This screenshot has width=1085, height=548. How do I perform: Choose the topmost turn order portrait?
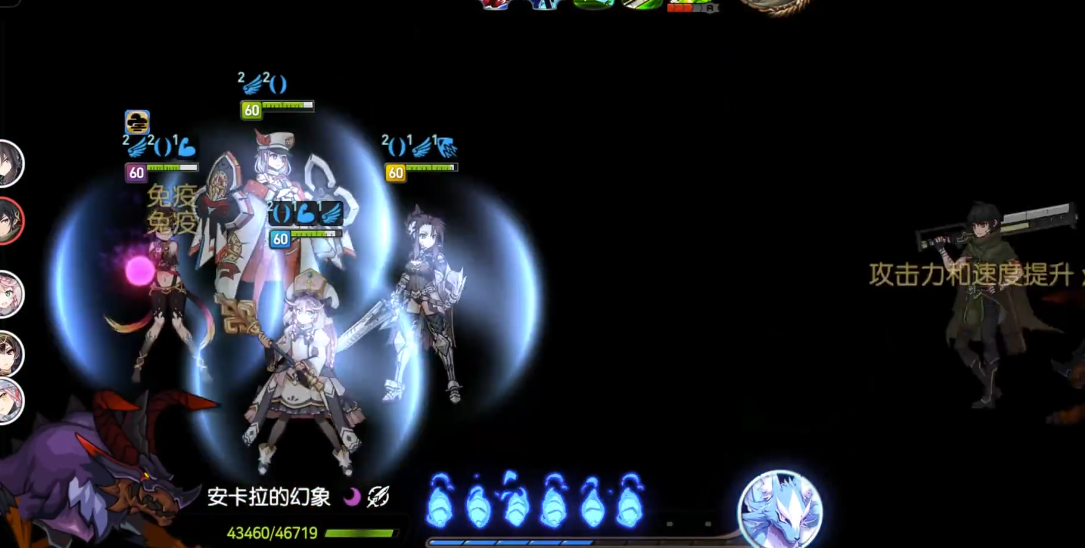pos(8,163)
